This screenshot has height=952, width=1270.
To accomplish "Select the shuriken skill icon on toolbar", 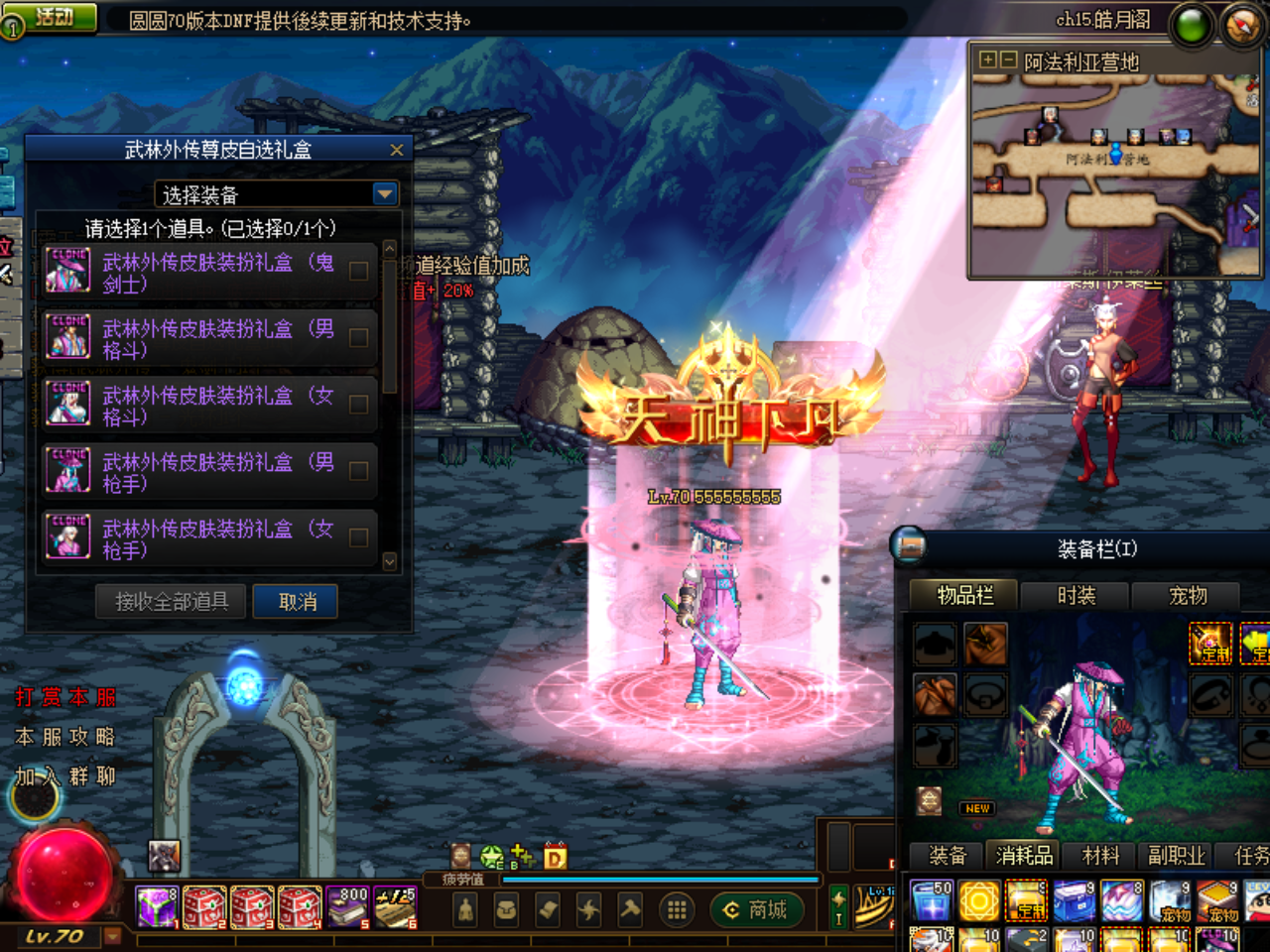I will (x=588, y=909).
